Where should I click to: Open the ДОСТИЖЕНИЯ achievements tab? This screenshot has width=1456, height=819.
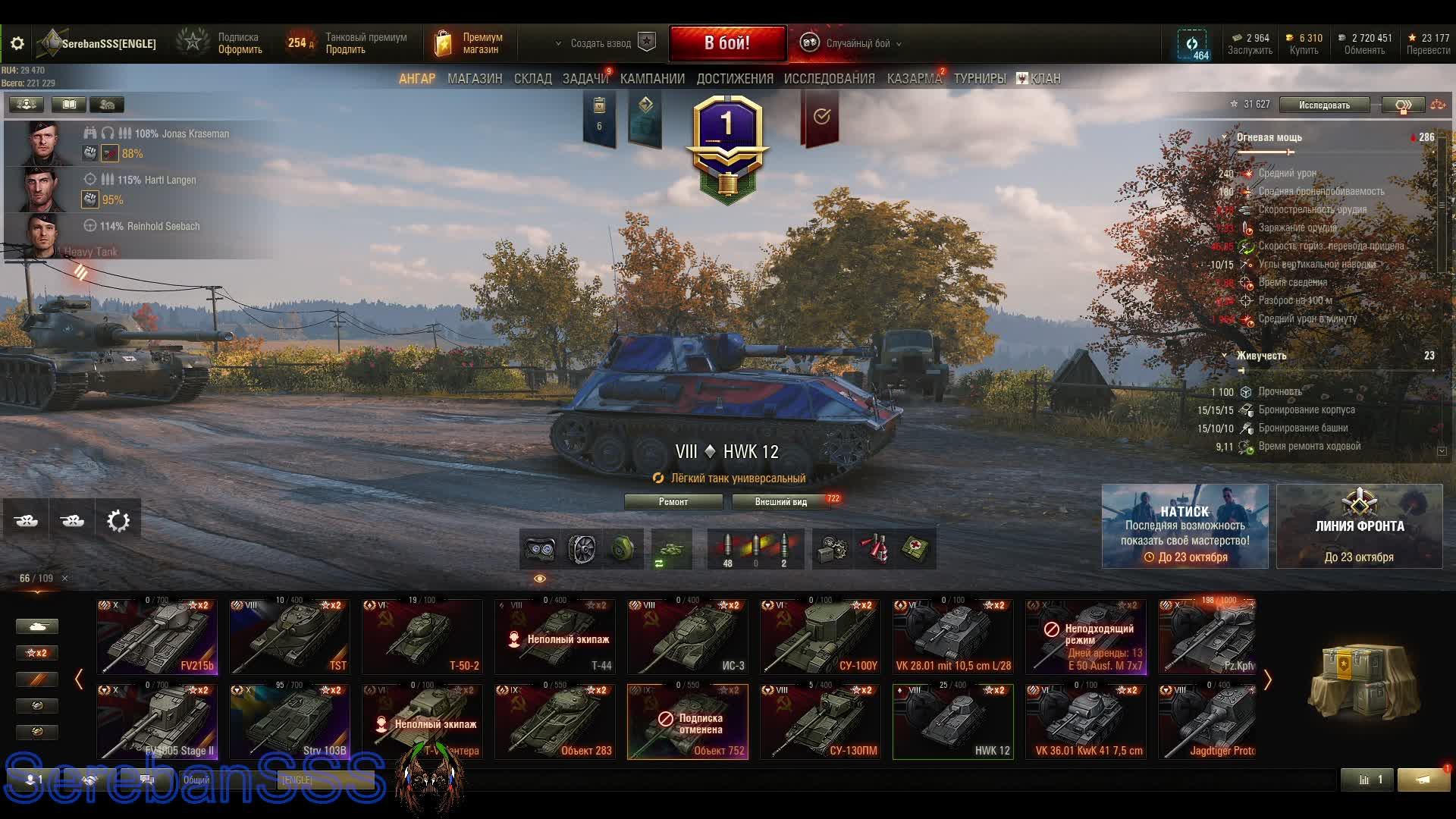coord(734,79)
